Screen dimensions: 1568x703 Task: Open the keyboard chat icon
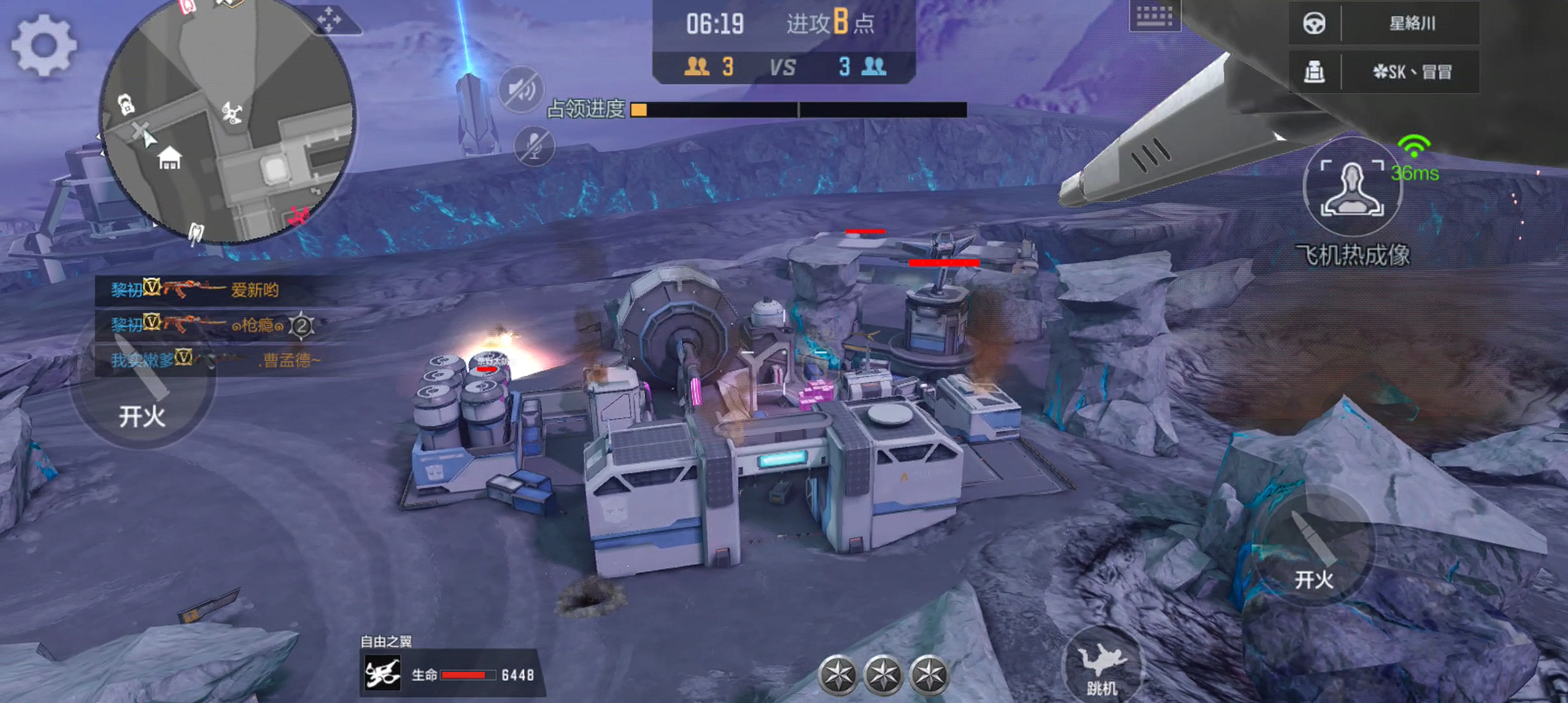click(x=1154, y=16)
